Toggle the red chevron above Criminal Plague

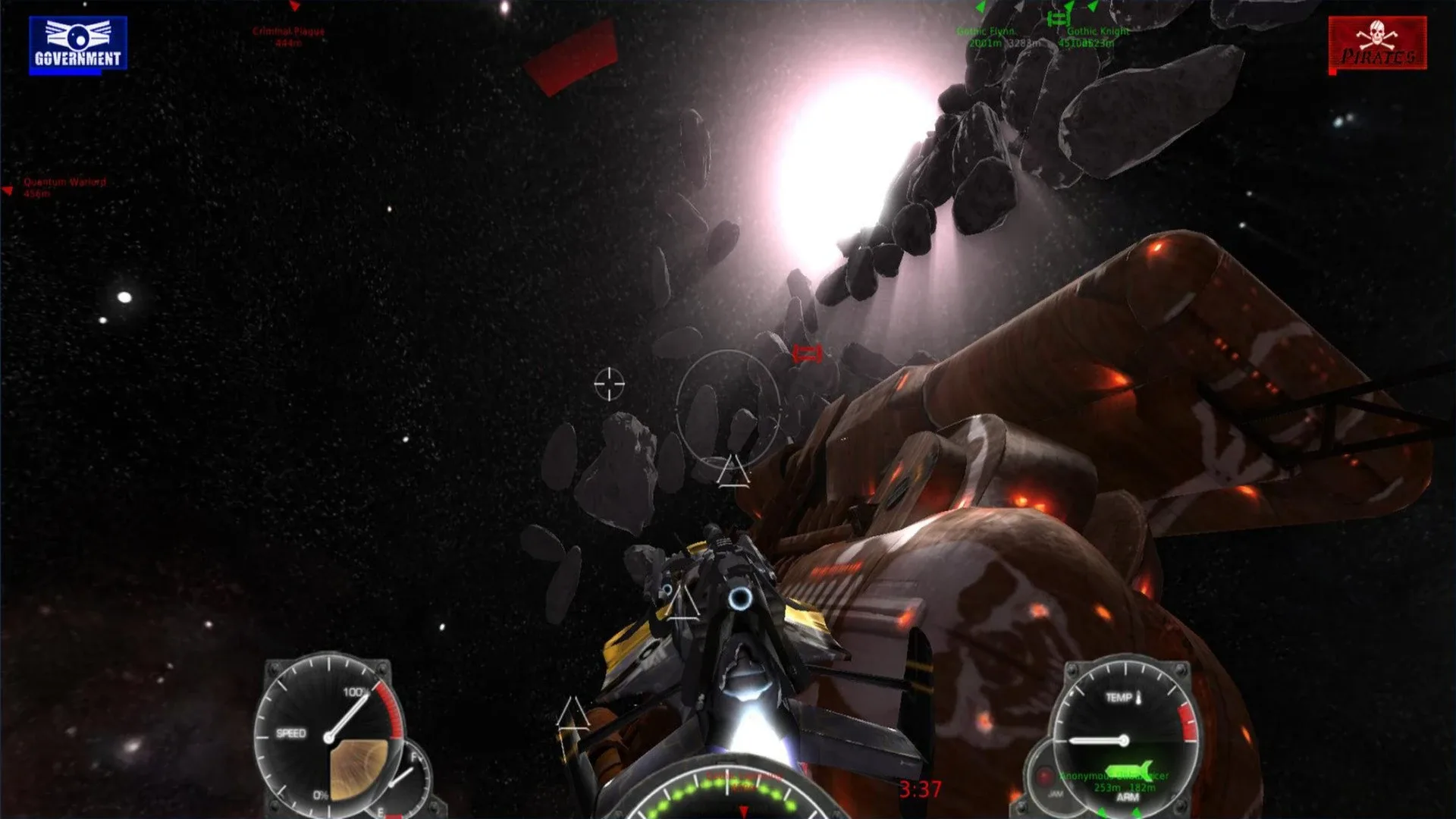click(294, 6)
